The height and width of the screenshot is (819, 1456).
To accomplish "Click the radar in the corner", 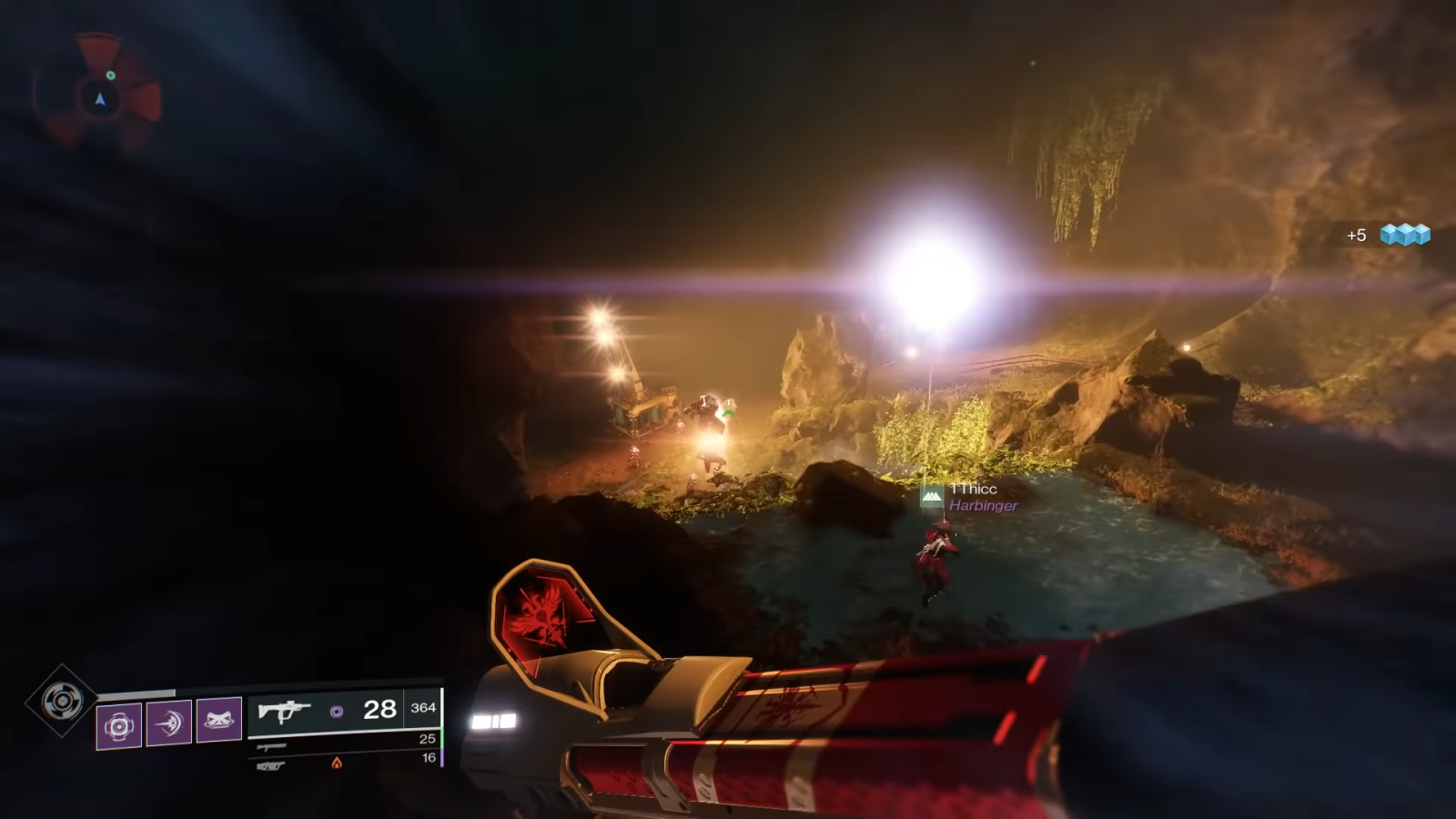I will (99, 95).
